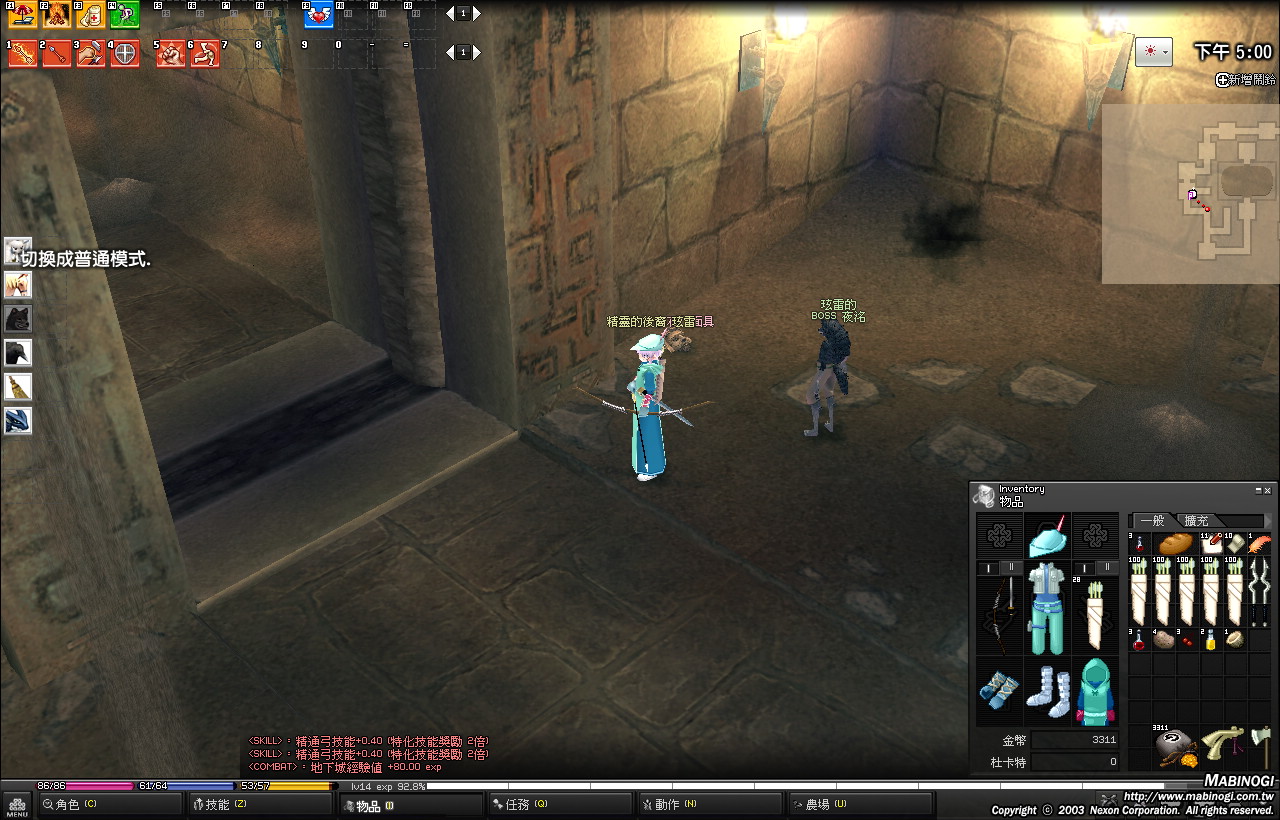The image size is (1280, 820).
Task: Click the dungeon minimap
Action: 1190,194
